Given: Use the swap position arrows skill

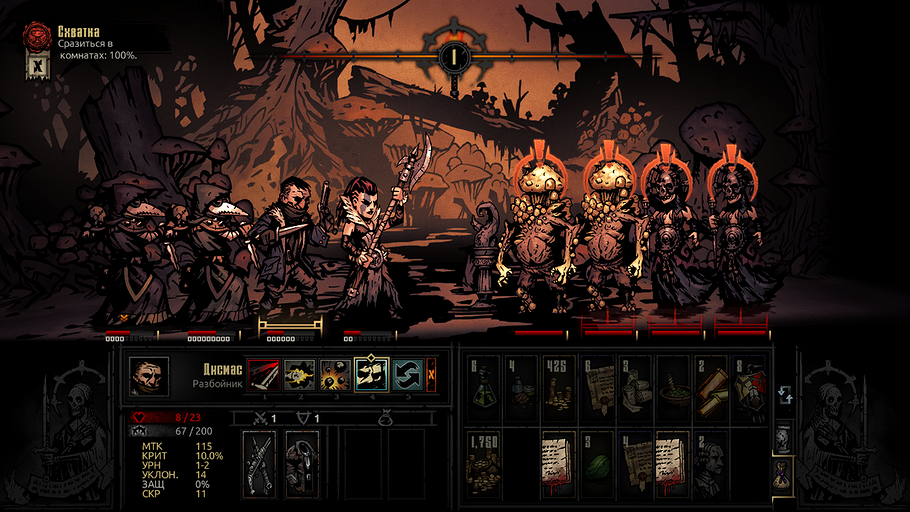Looking at the screenshot, I should click(407, 376).
